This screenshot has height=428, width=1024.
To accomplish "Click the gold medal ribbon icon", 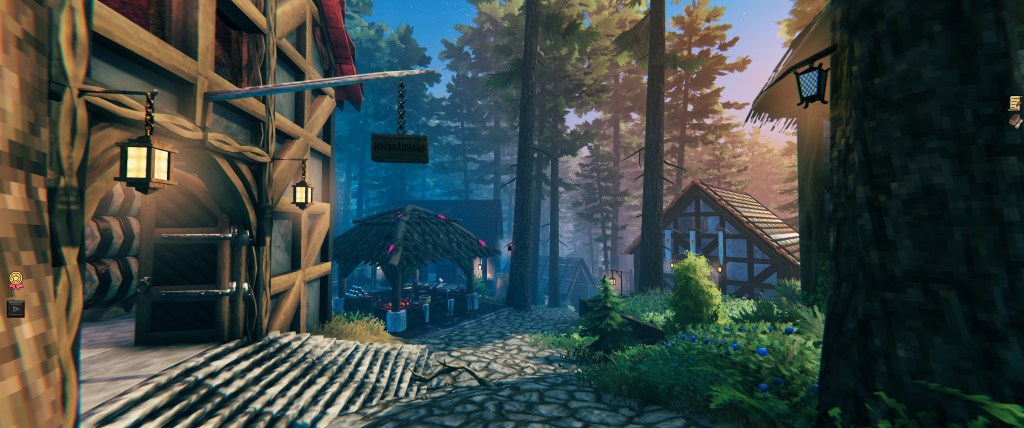I will click(15, 281).
